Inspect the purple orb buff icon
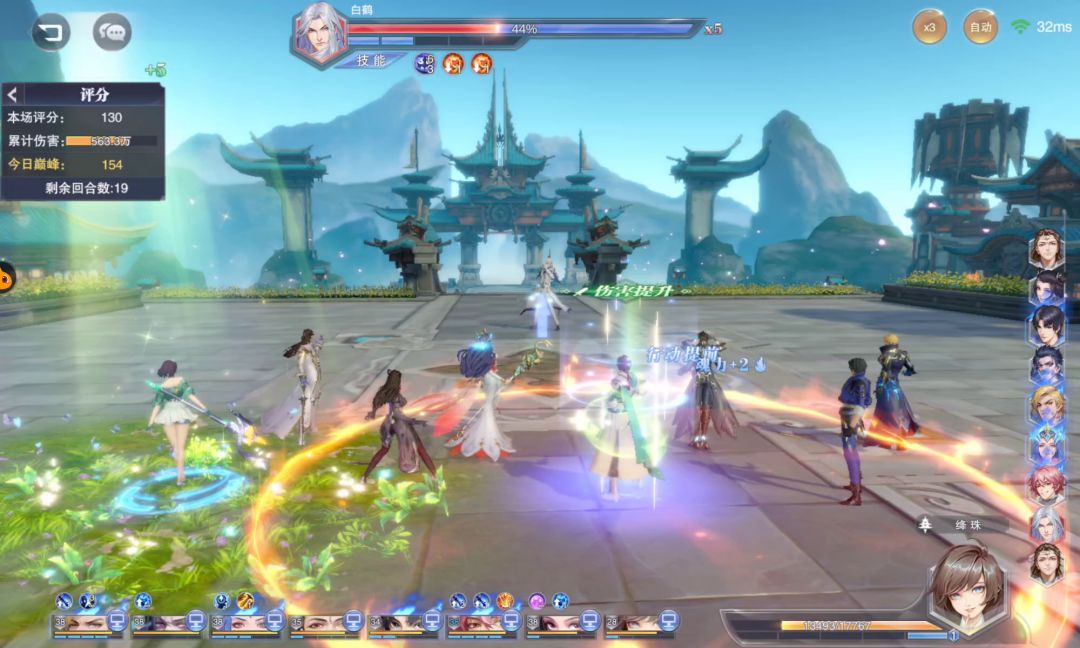 coord(537,601)
